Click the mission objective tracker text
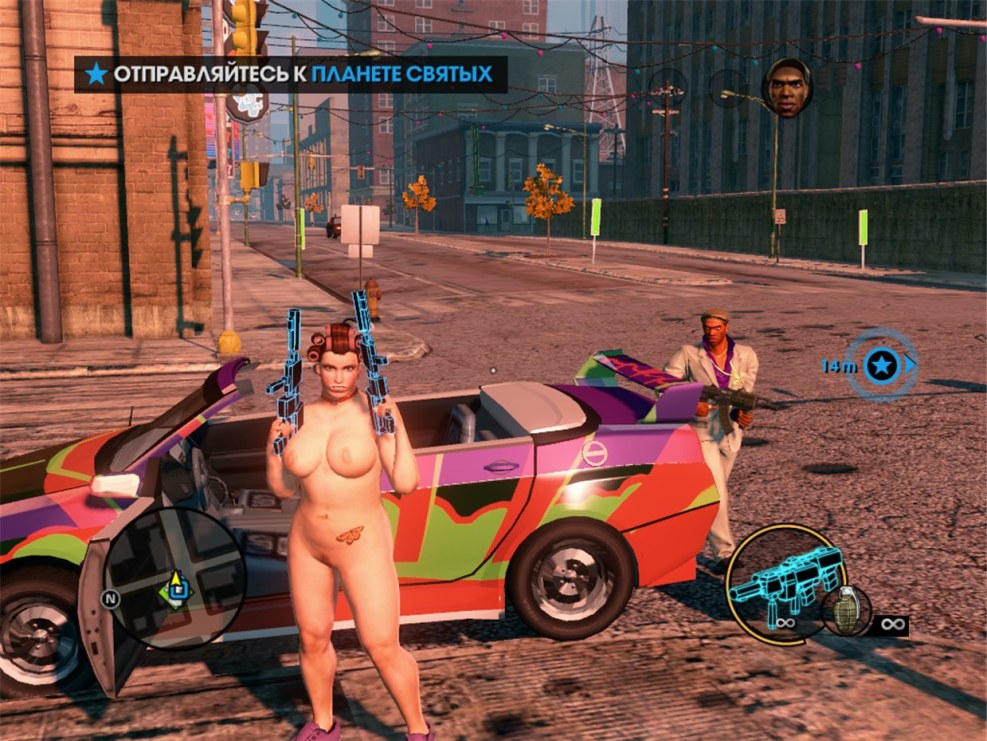Viewport: 987px width, 741px height. click(x=302, y=74)
